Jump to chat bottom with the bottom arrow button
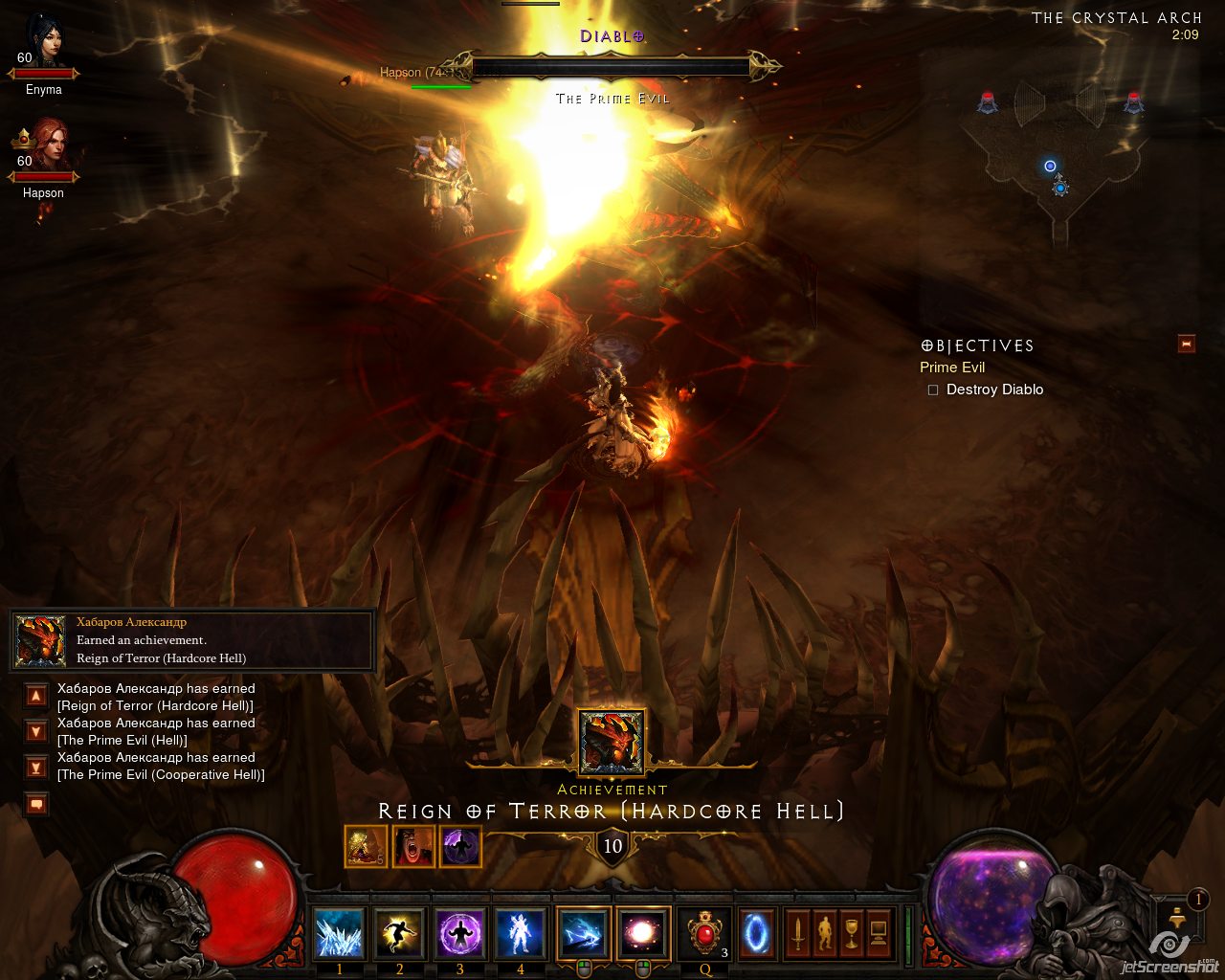 pos(36,767)
